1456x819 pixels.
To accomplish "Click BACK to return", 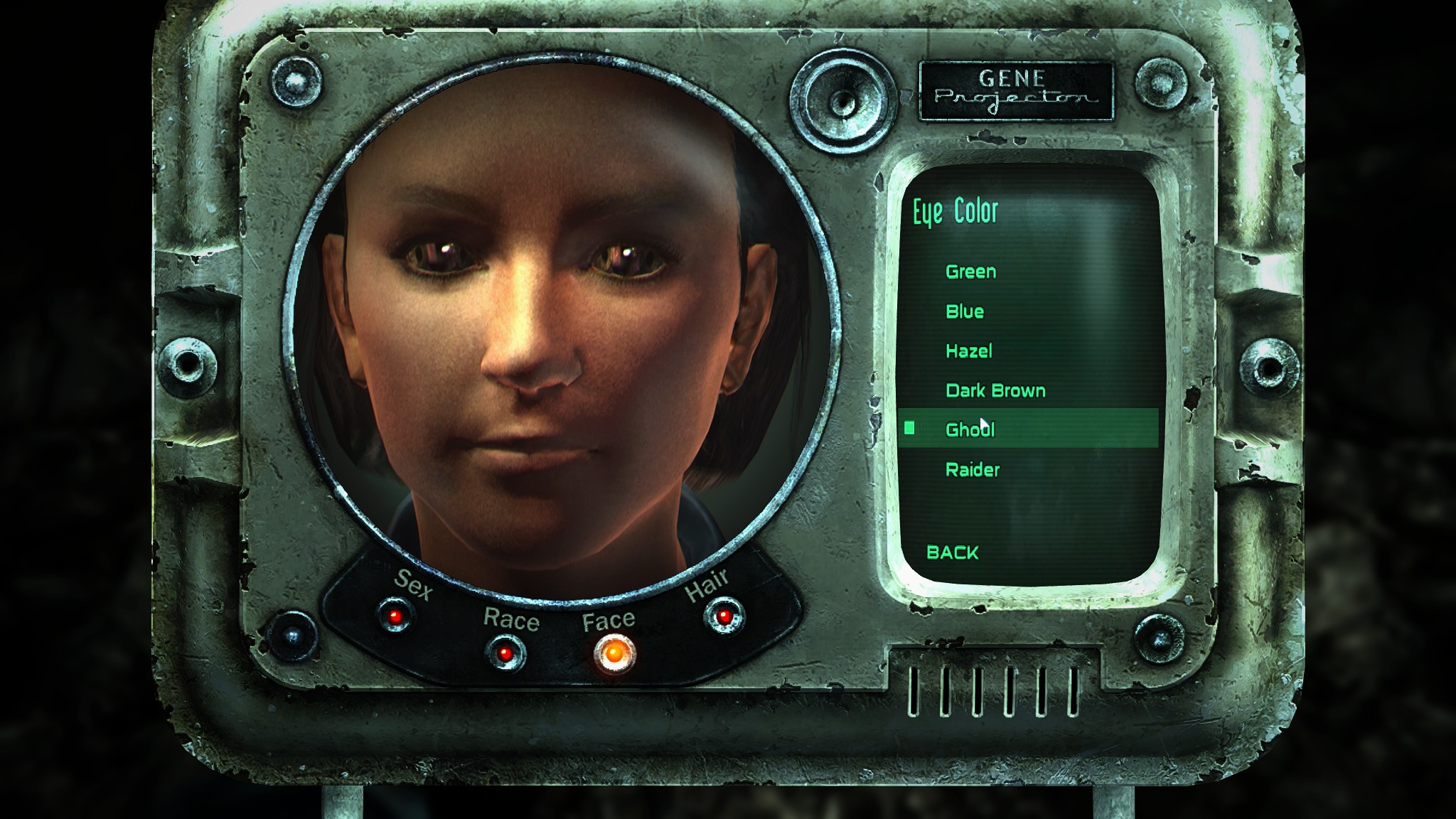I will pyautogui.click(x=953, y=553).
